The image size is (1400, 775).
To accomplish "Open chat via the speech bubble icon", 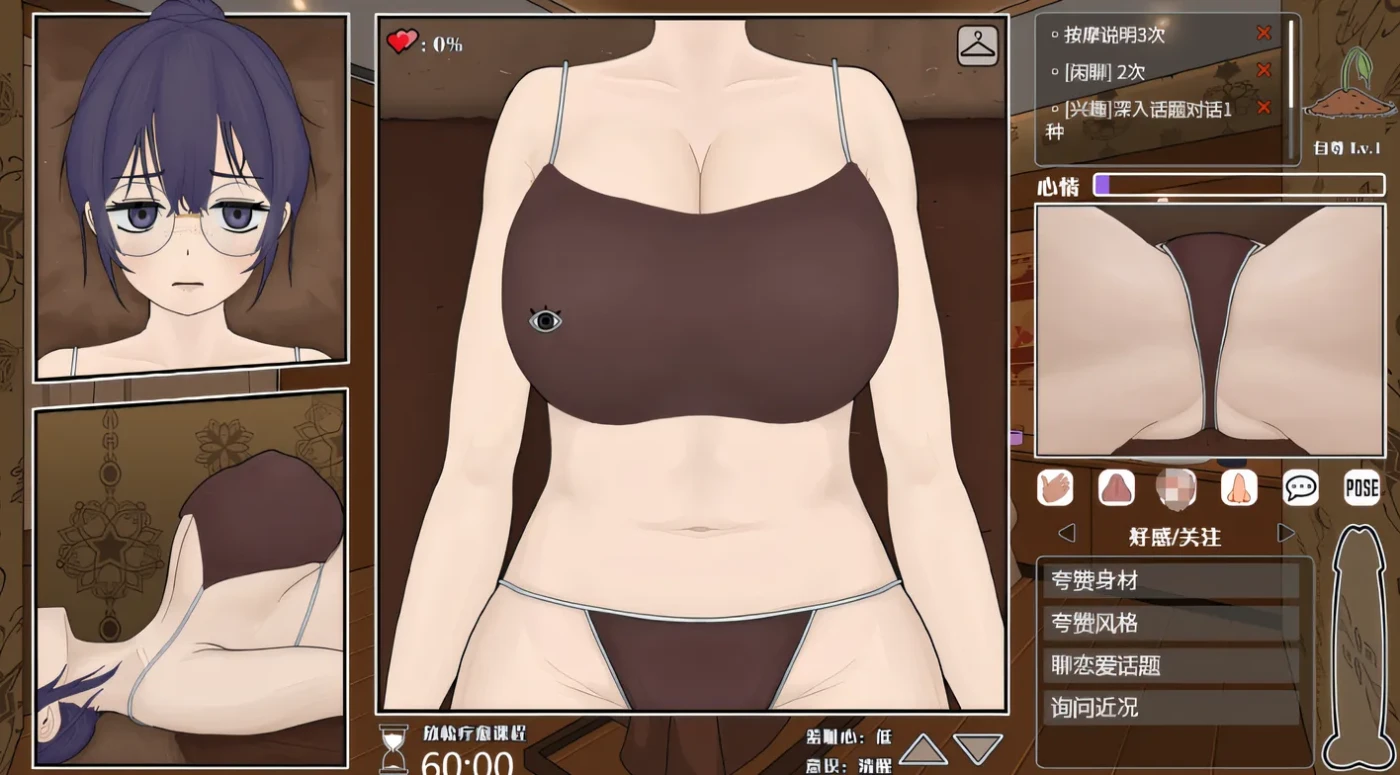I will click(1301, 488).
